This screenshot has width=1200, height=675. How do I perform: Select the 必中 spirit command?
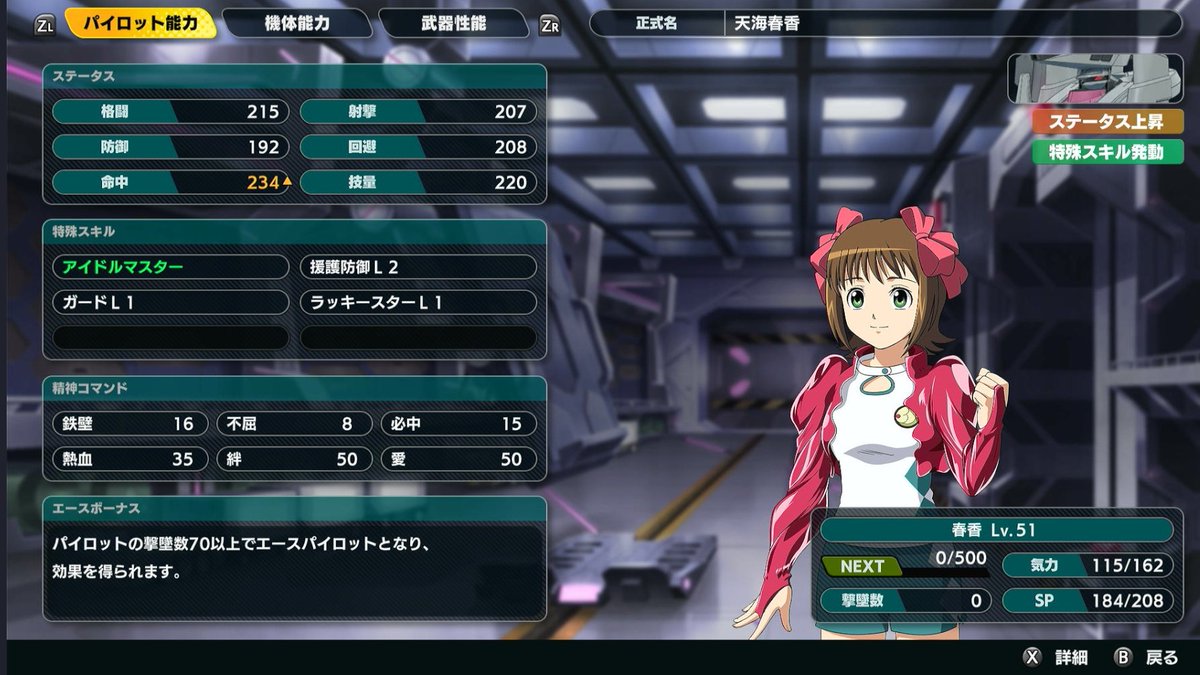pos(459,424)
